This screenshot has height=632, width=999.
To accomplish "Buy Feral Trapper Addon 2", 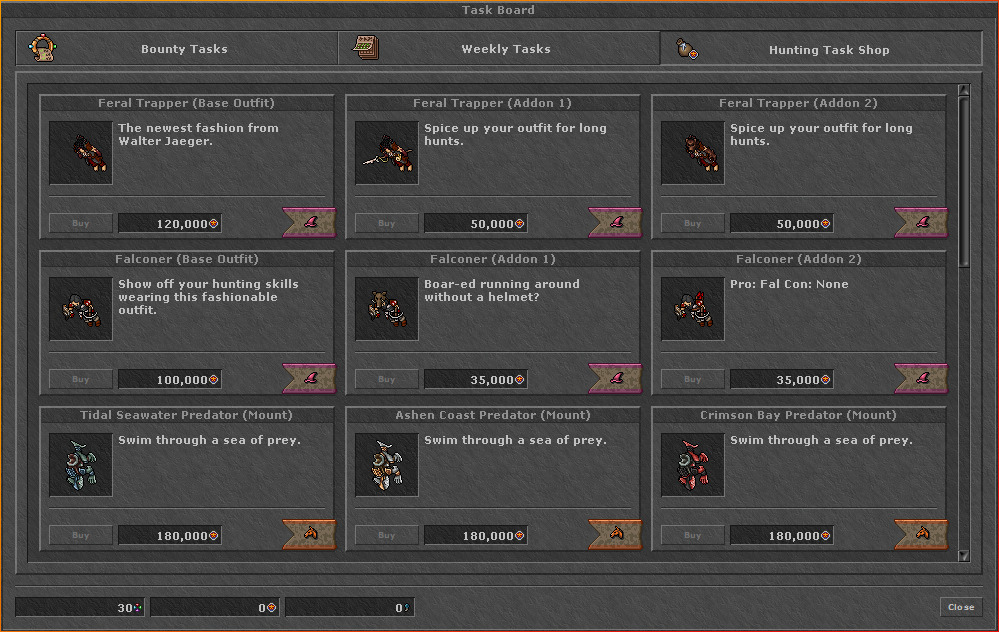I will (x=693, y=224).
